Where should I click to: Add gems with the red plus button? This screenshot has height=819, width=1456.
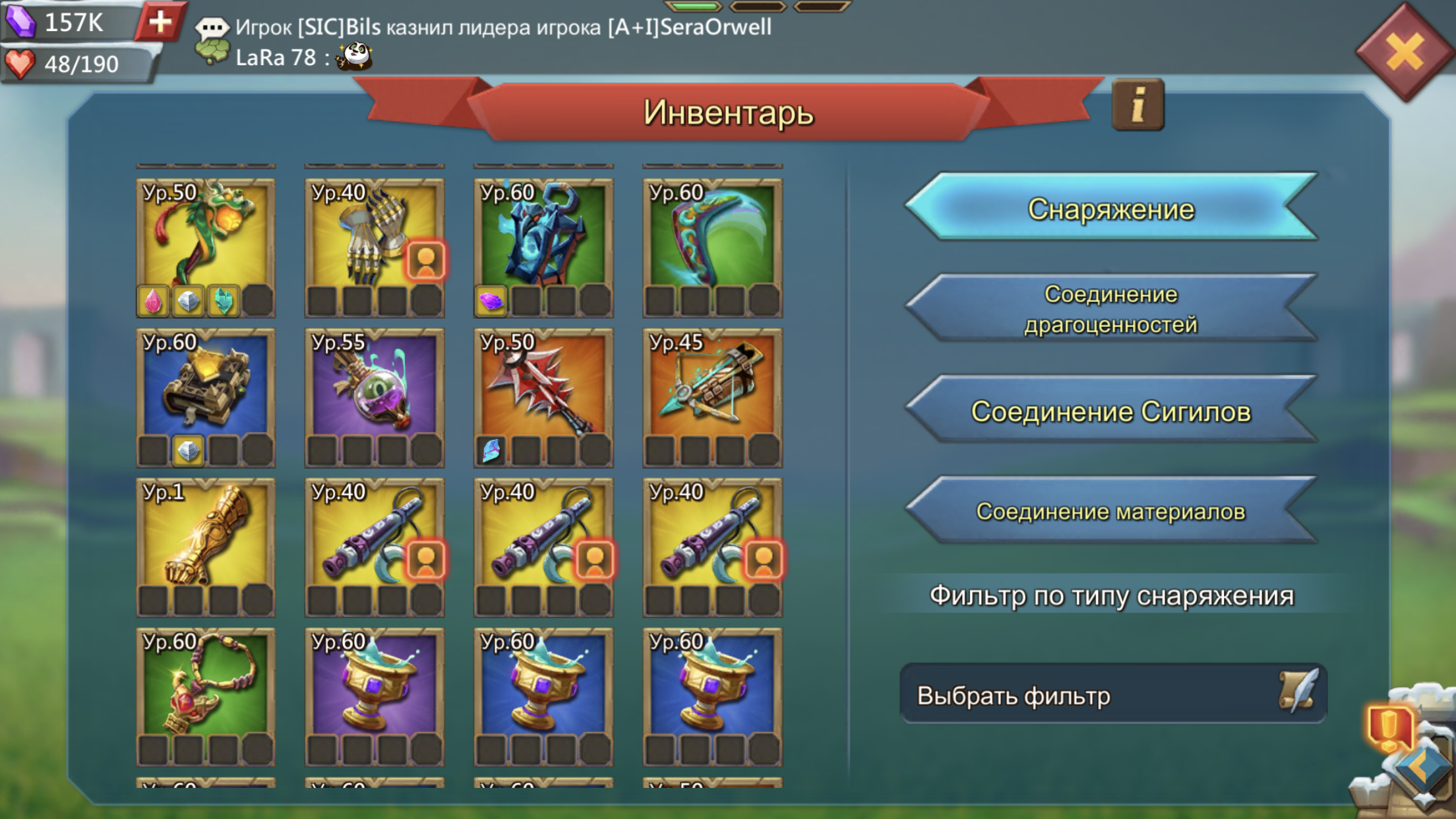[x=160, y=22]
